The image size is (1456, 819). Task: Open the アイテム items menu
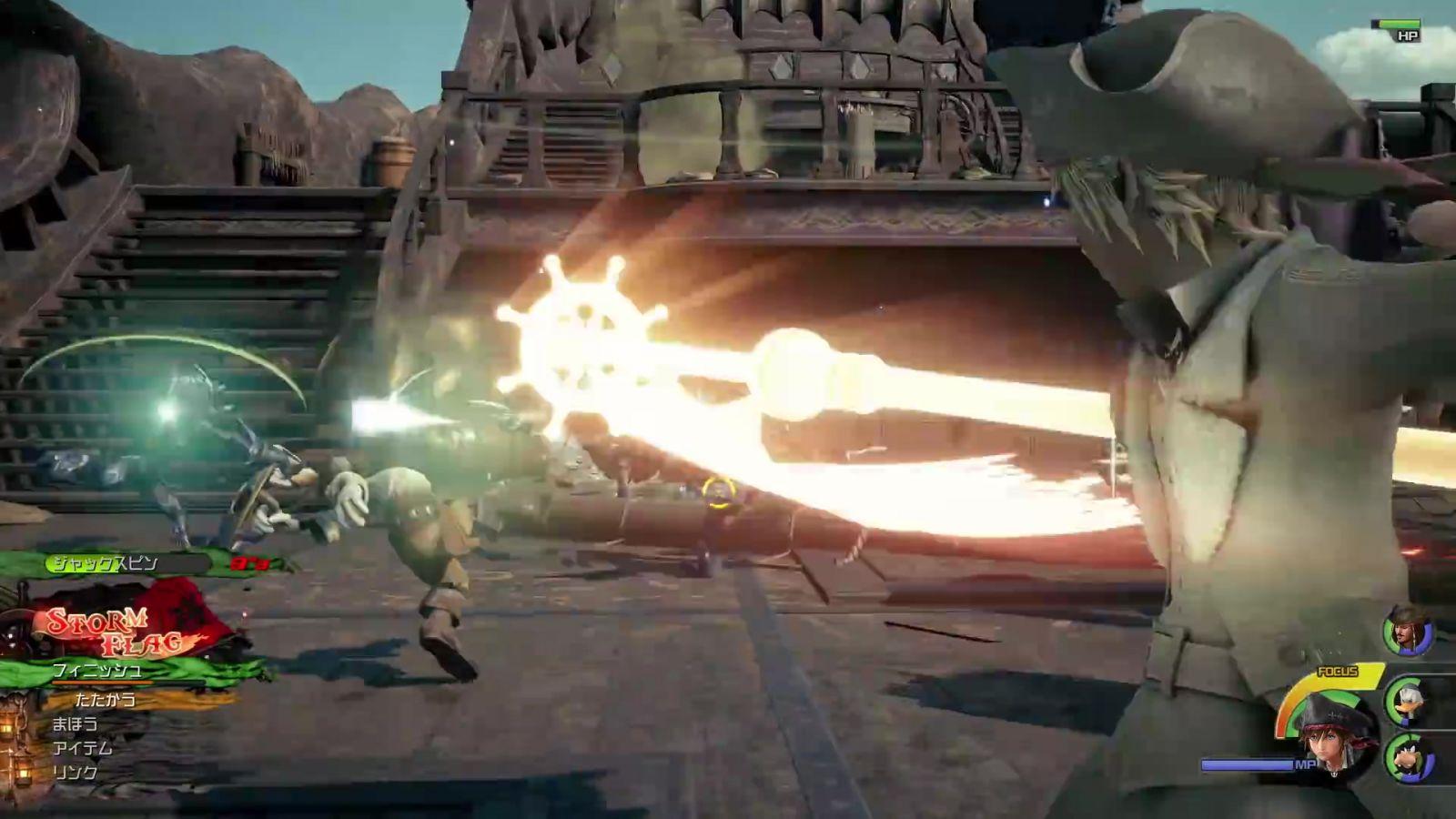tap(83, 748)
